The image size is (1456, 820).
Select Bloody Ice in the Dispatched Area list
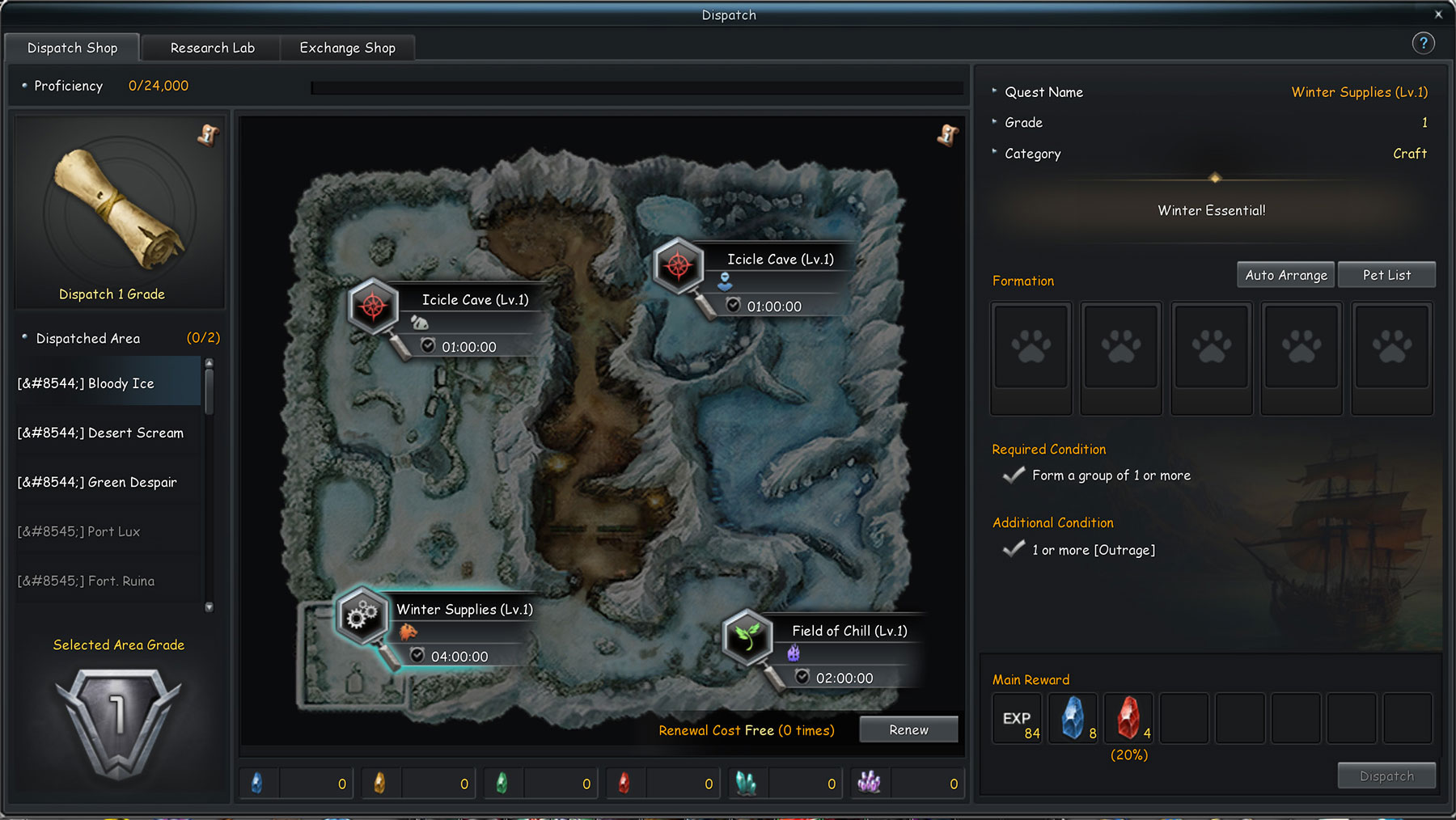(105, 383)
